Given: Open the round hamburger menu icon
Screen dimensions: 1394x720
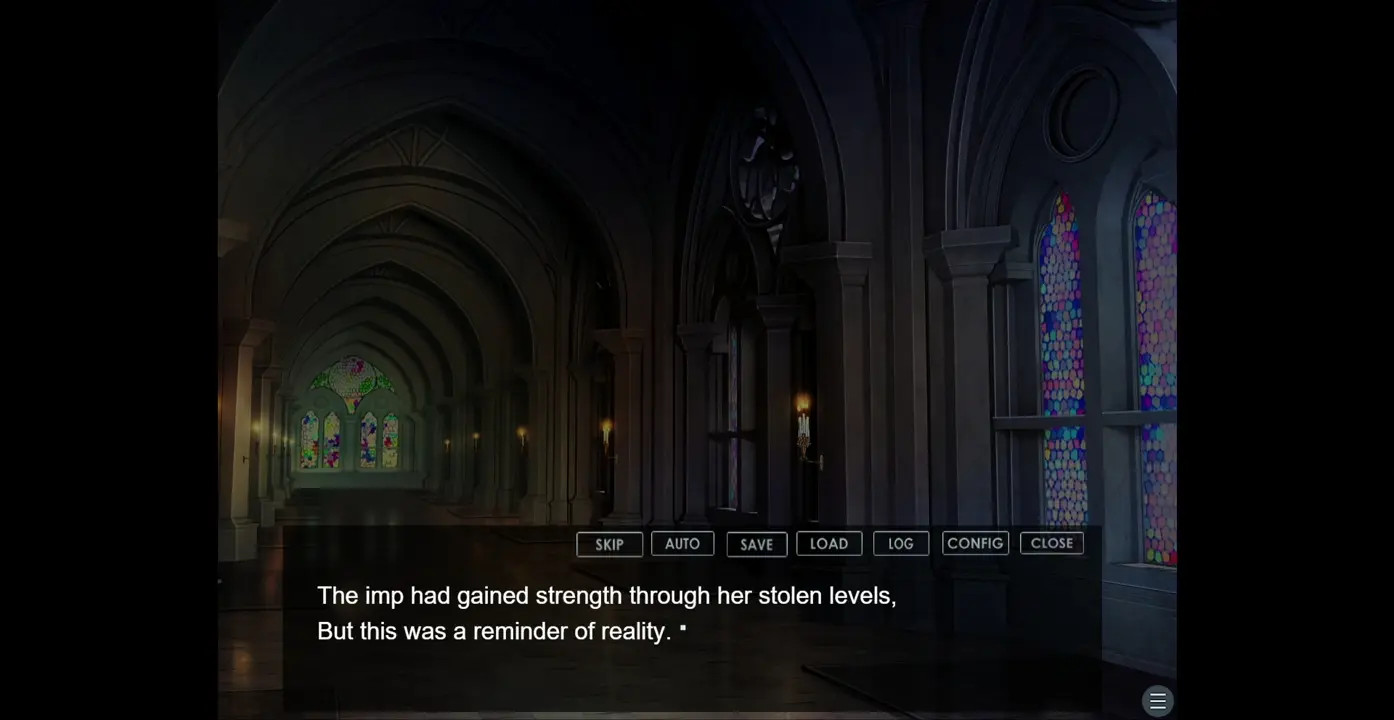Looking at the screenshot, I should 1157,701.
